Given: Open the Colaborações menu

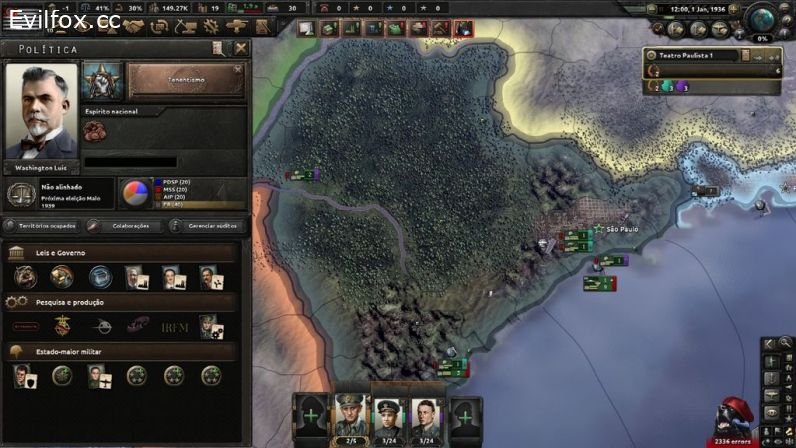Looking at the screenshot, I should pyautogui.click(x=128, y=226).
